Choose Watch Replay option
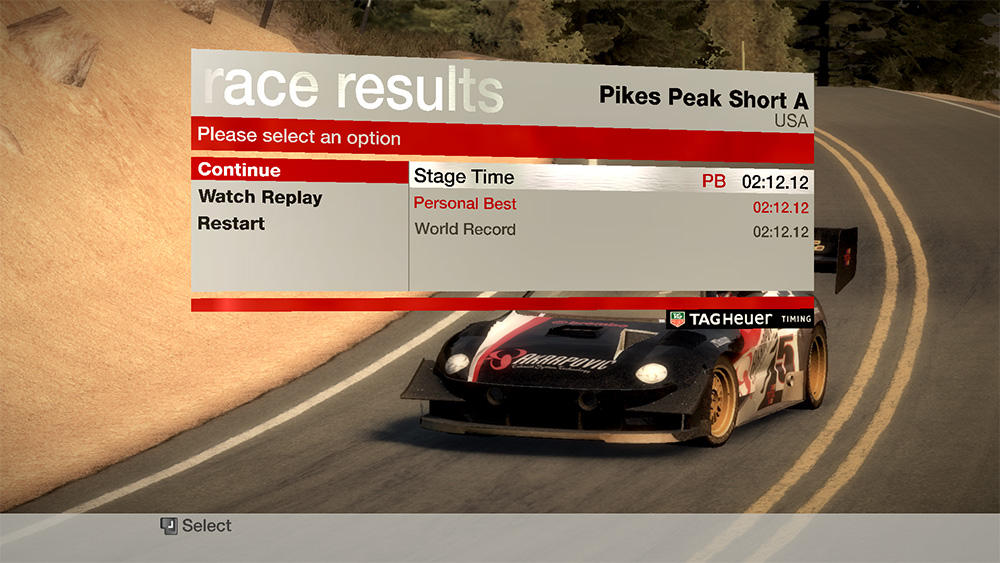1000x563 pixels. pos(260,197)
